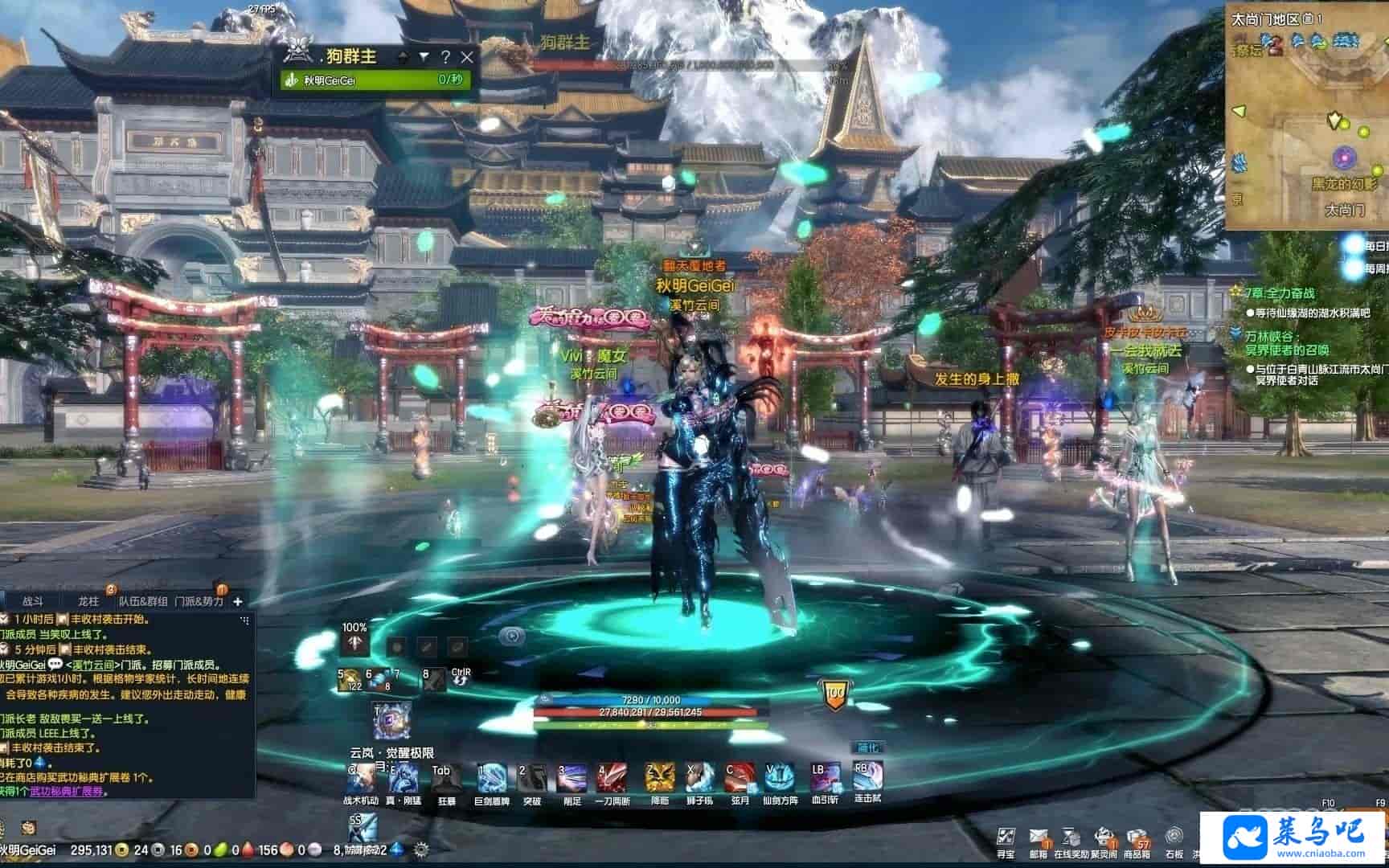
Task: Switch chat to the 龙柱 tab
Action: (x=88, y=601)
